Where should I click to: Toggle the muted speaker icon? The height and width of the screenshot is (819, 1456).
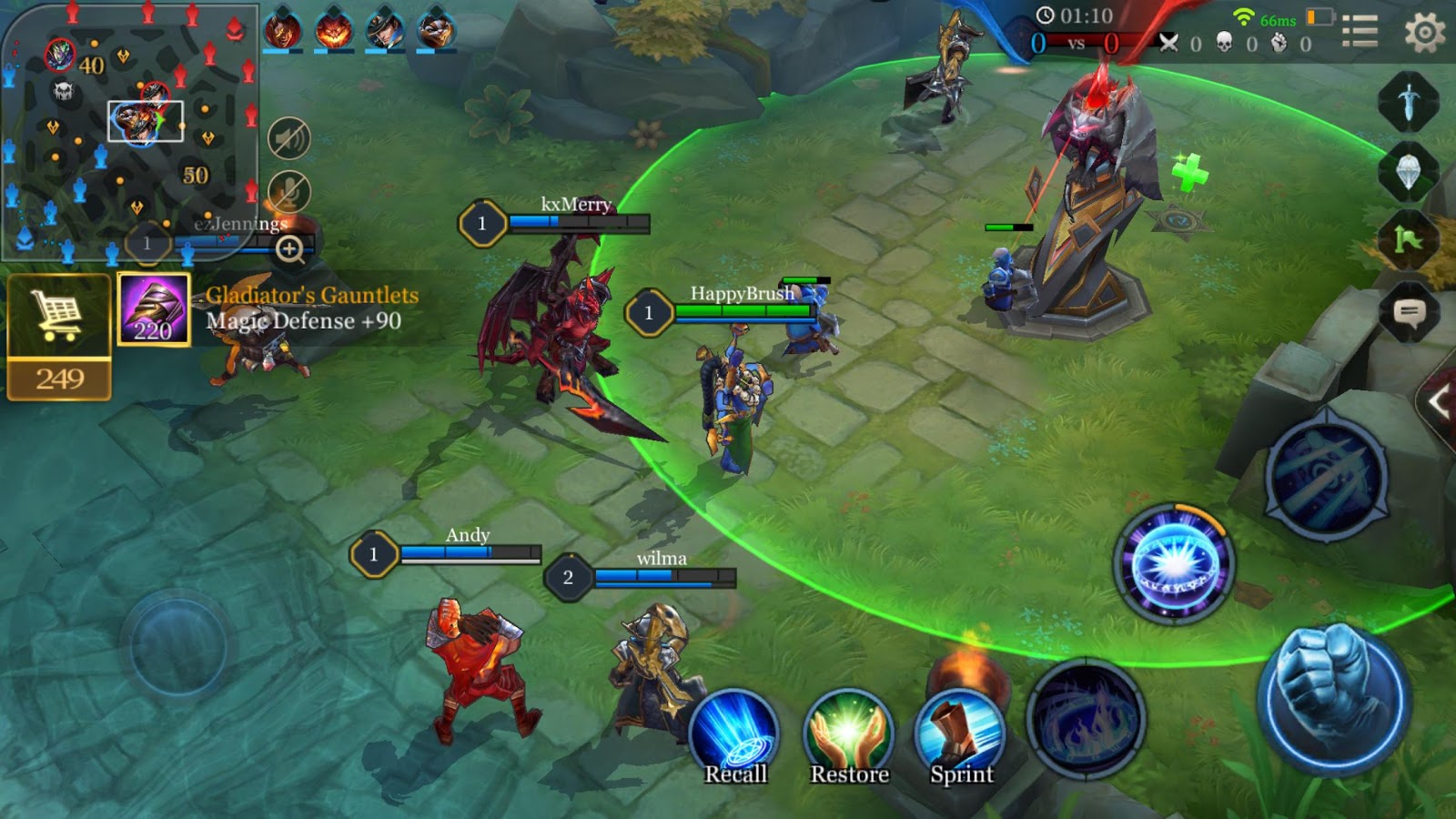tap(289, 139)
